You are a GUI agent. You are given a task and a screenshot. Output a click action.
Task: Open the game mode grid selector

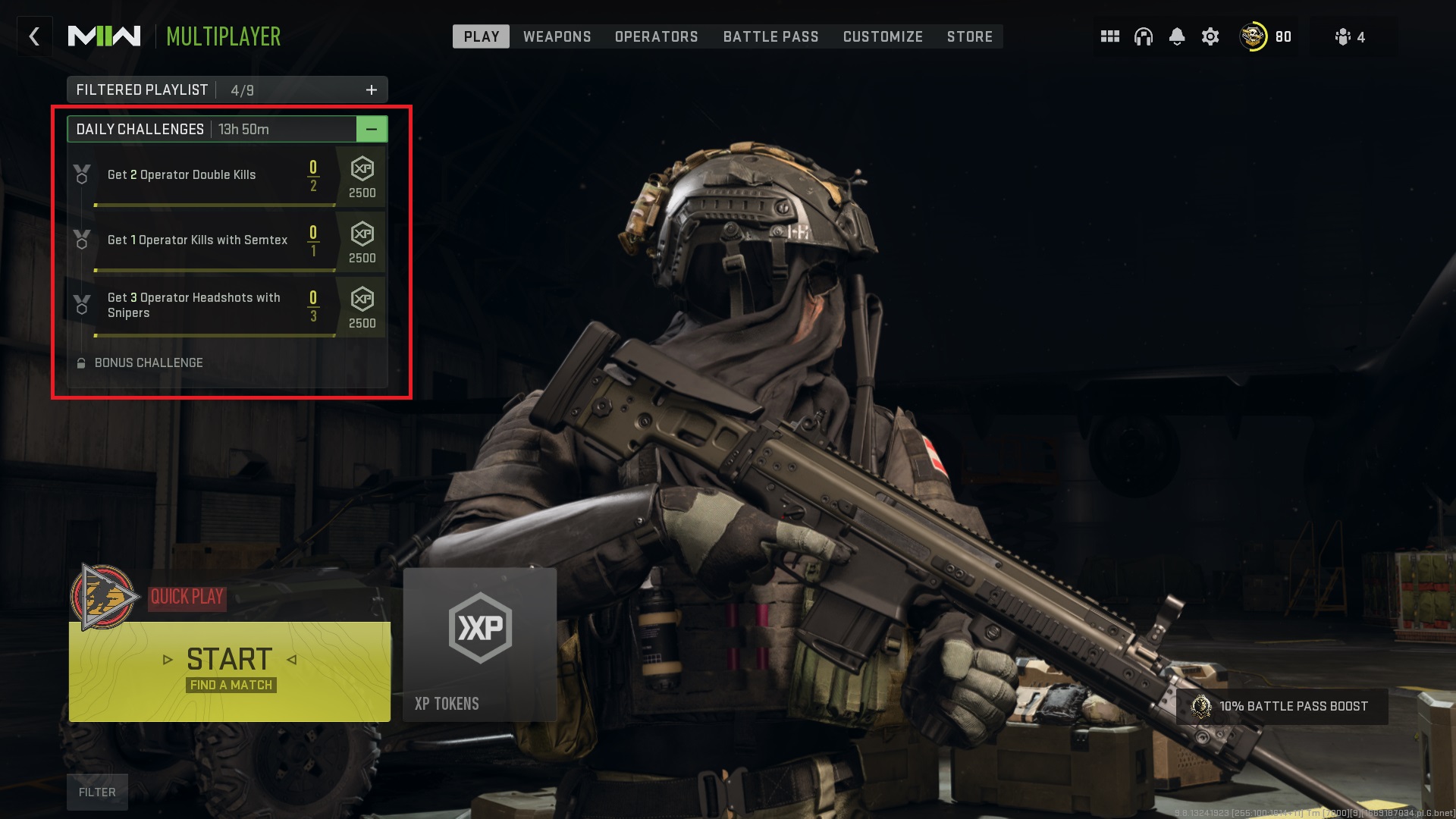point(1110,36)
